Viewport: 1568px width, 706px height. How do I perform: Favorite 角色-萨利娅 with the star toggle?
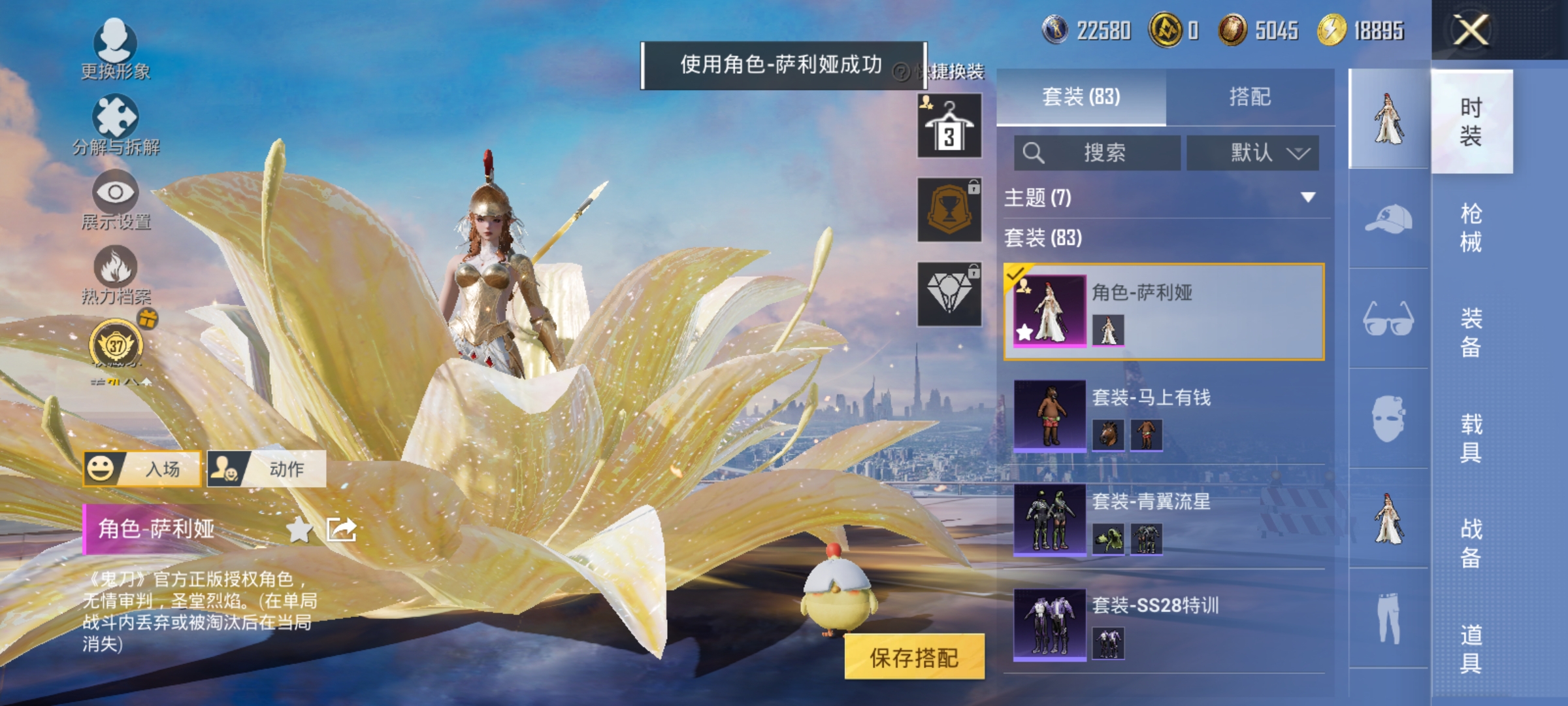tap(300, 530)
